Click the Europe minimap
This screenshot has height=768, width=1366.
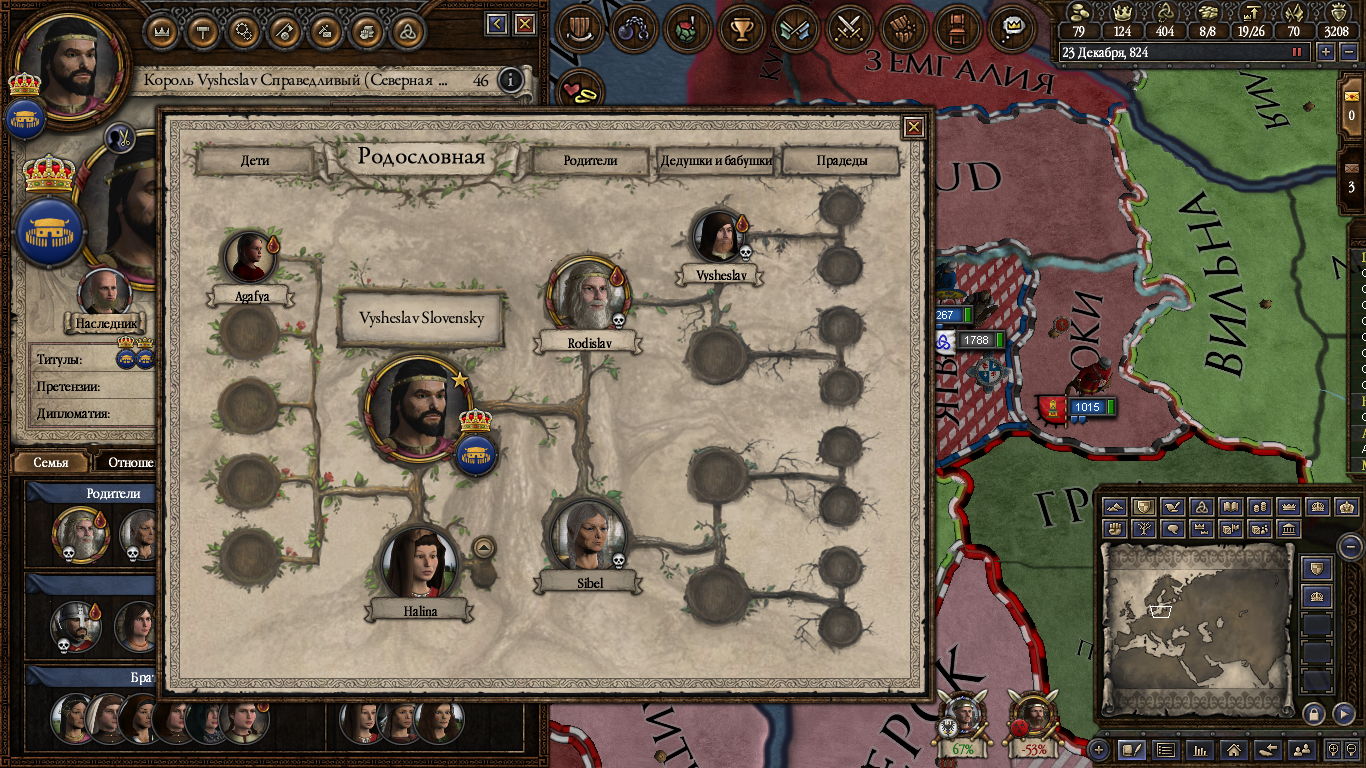point(1196,625)
